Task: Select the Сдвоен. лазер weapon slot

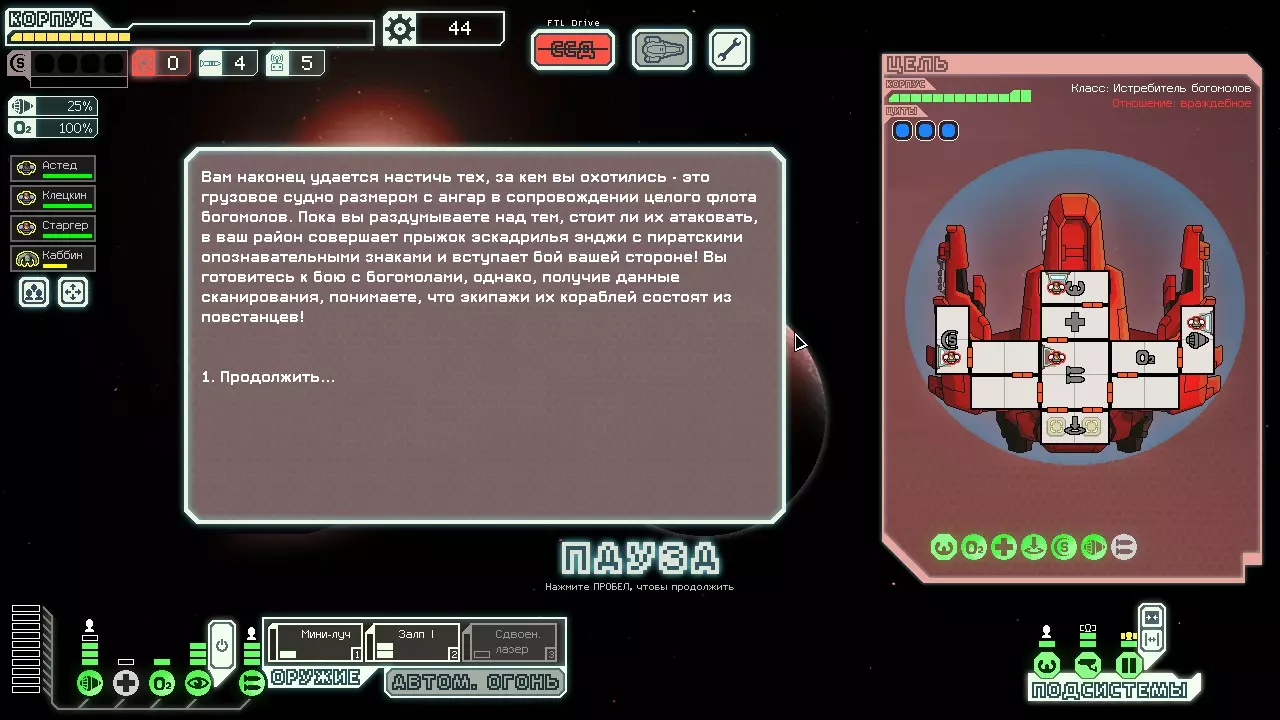Action: pyautogui.click(x=511, y=642)
